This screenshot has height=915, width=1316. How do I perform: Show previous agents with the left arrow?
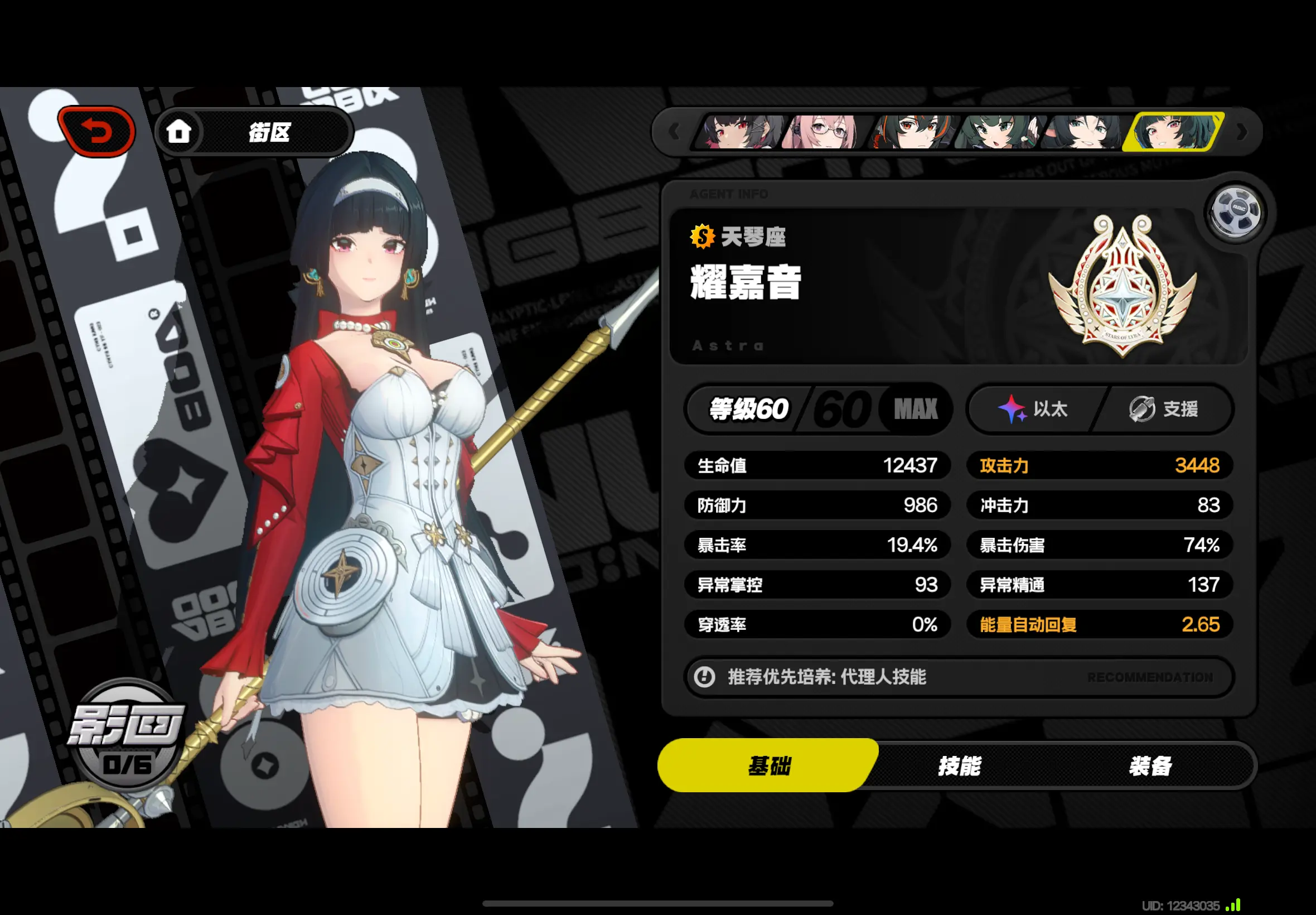(673, 132)
